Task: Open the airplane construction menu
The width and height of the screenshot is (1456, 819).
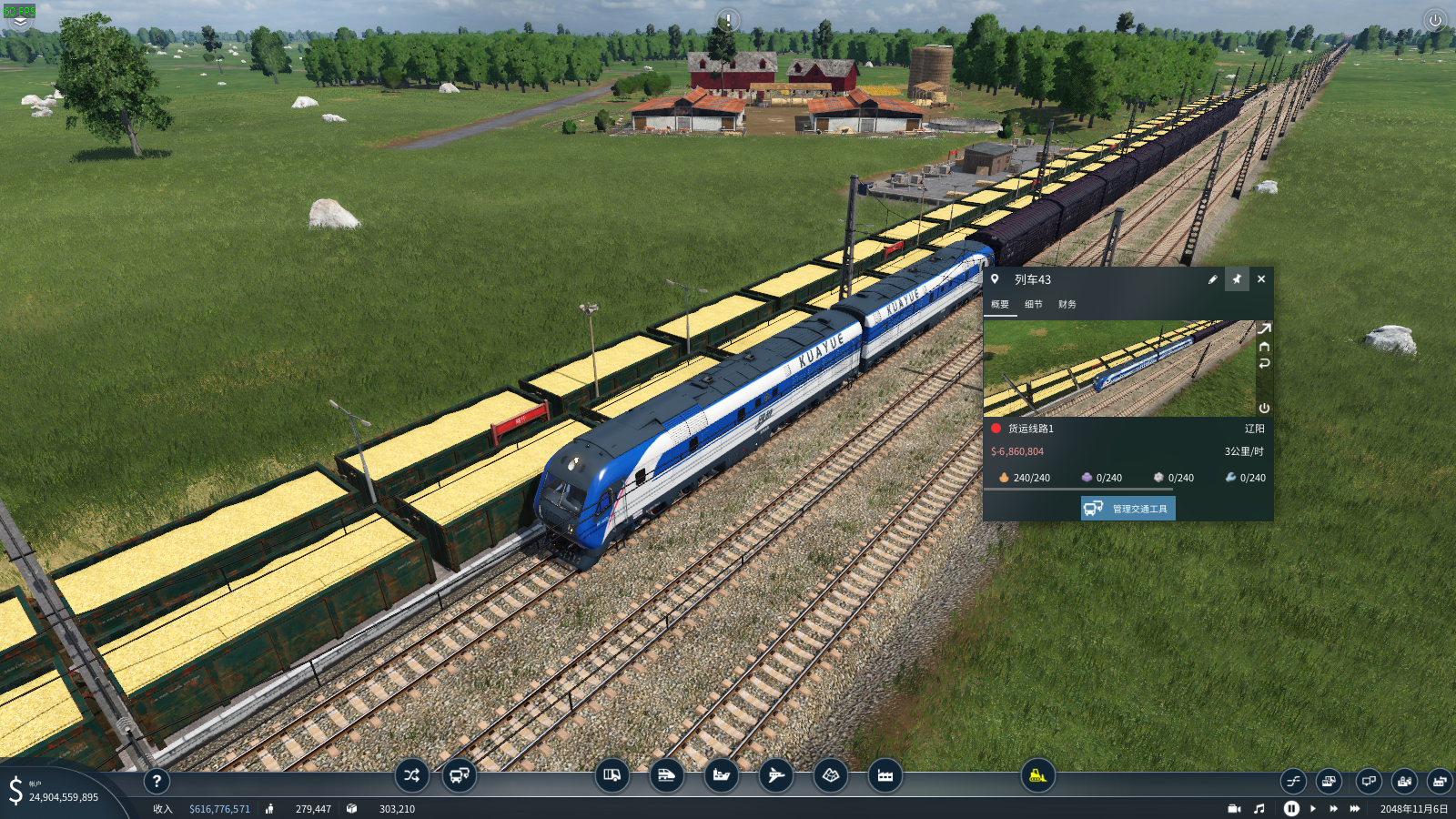Action: coord(776,775)
